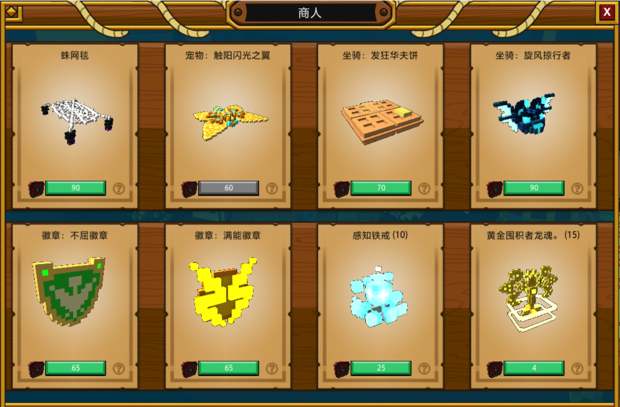View details of the 发狂华夫饼 mount
The height and width of the screenshot is (407, 620).
click(x=424, y=188)
